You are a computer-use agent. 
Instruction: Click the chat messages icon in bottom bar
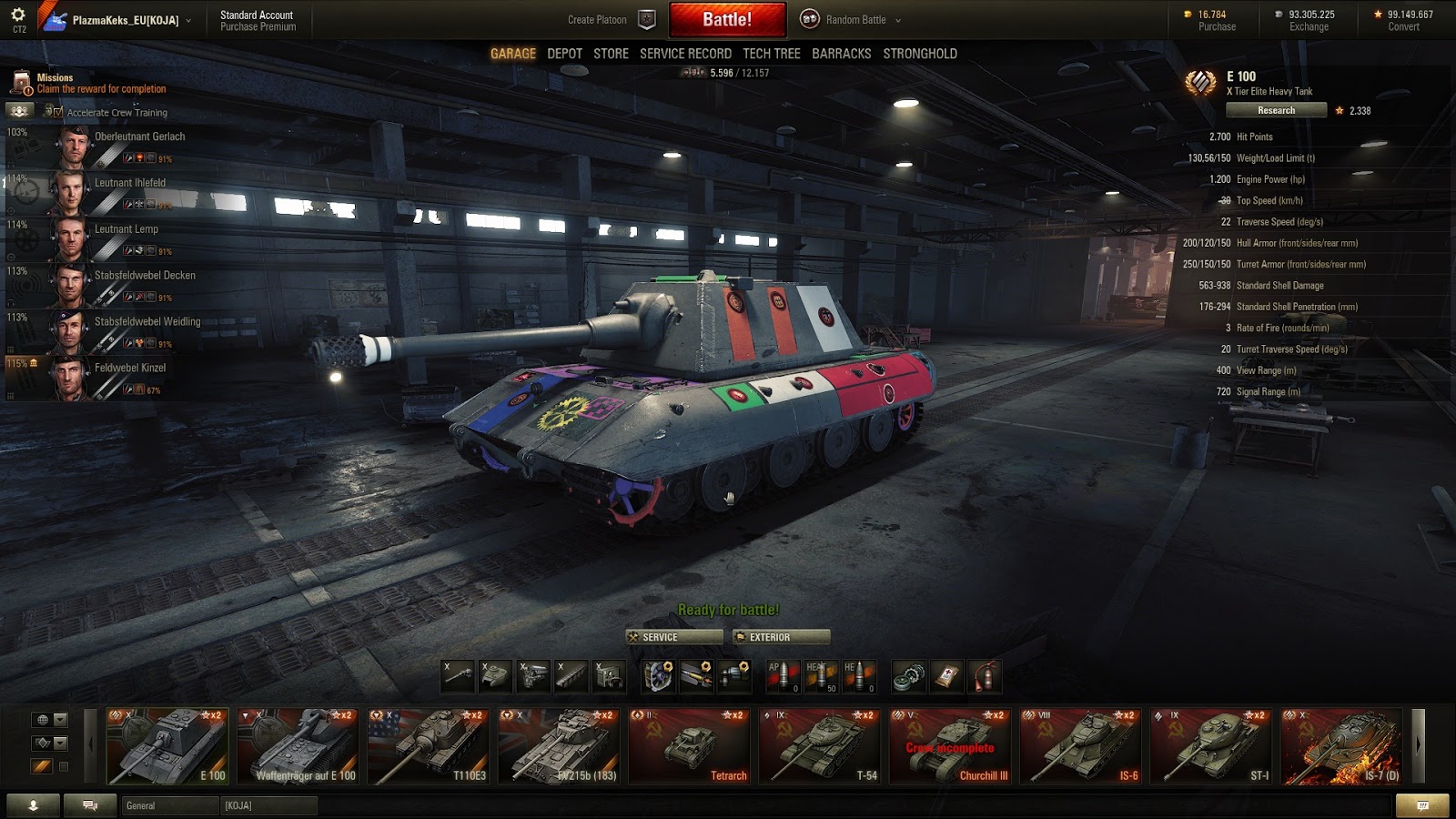89,804
